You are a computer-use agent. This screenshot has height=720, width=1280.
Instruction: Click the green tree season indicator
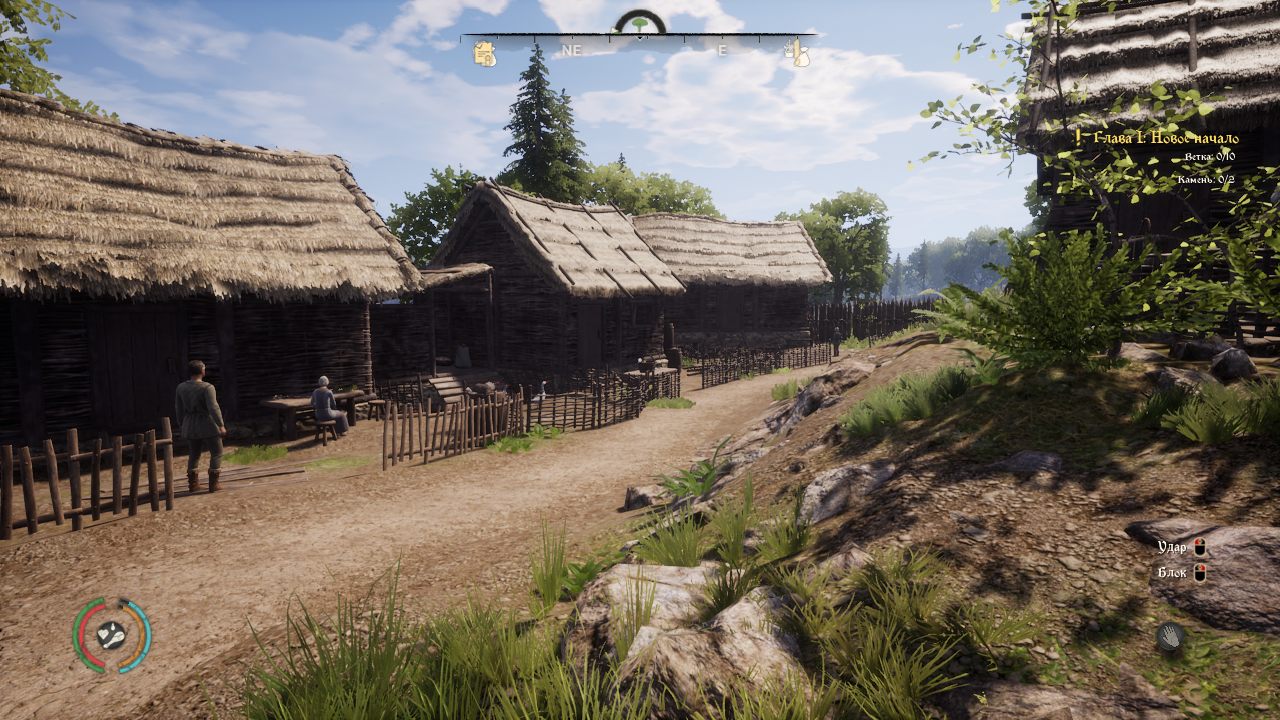point(640,22)
